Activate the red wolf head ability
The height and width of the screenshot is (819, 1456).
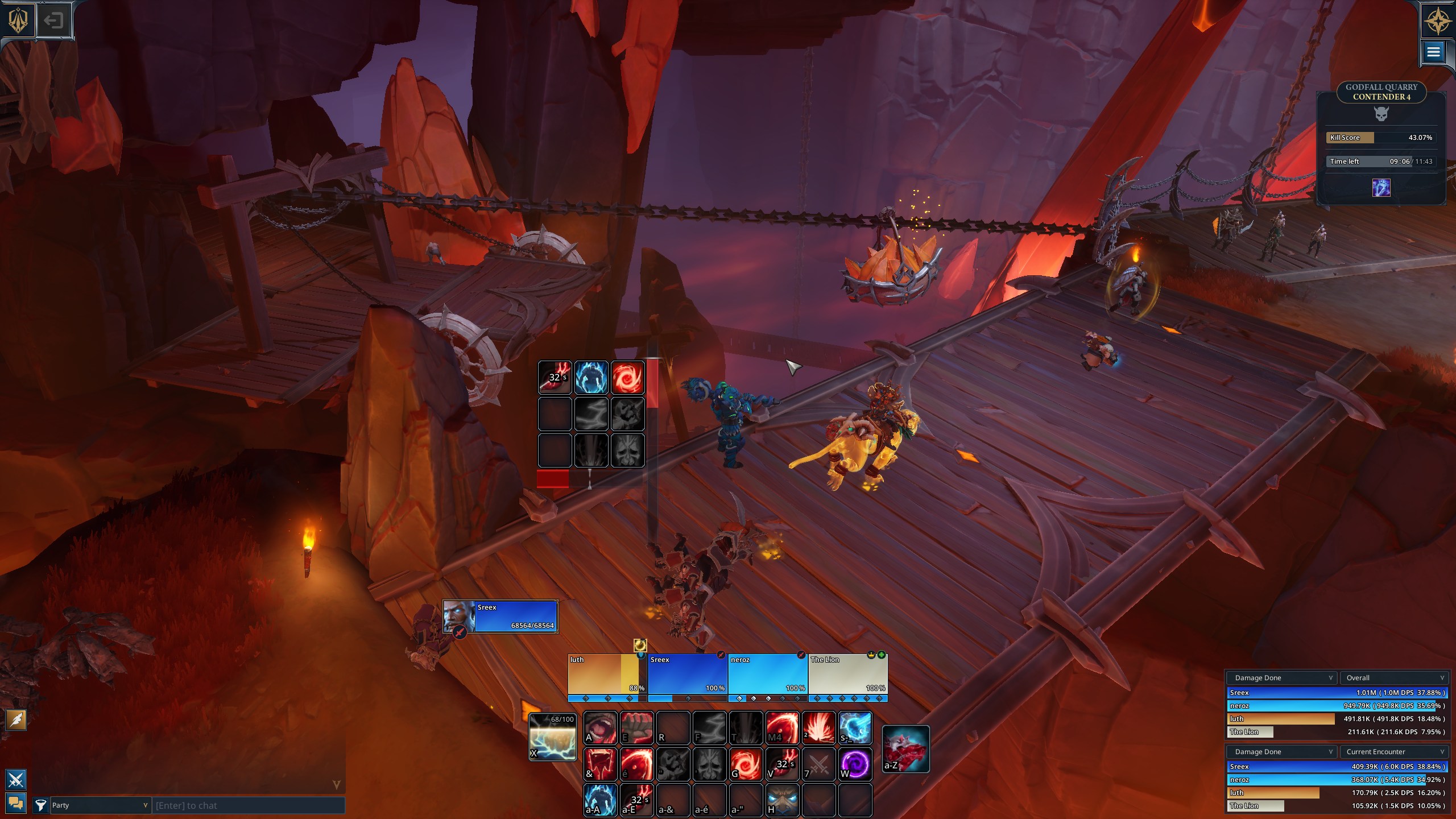click(x=905, y=748)
